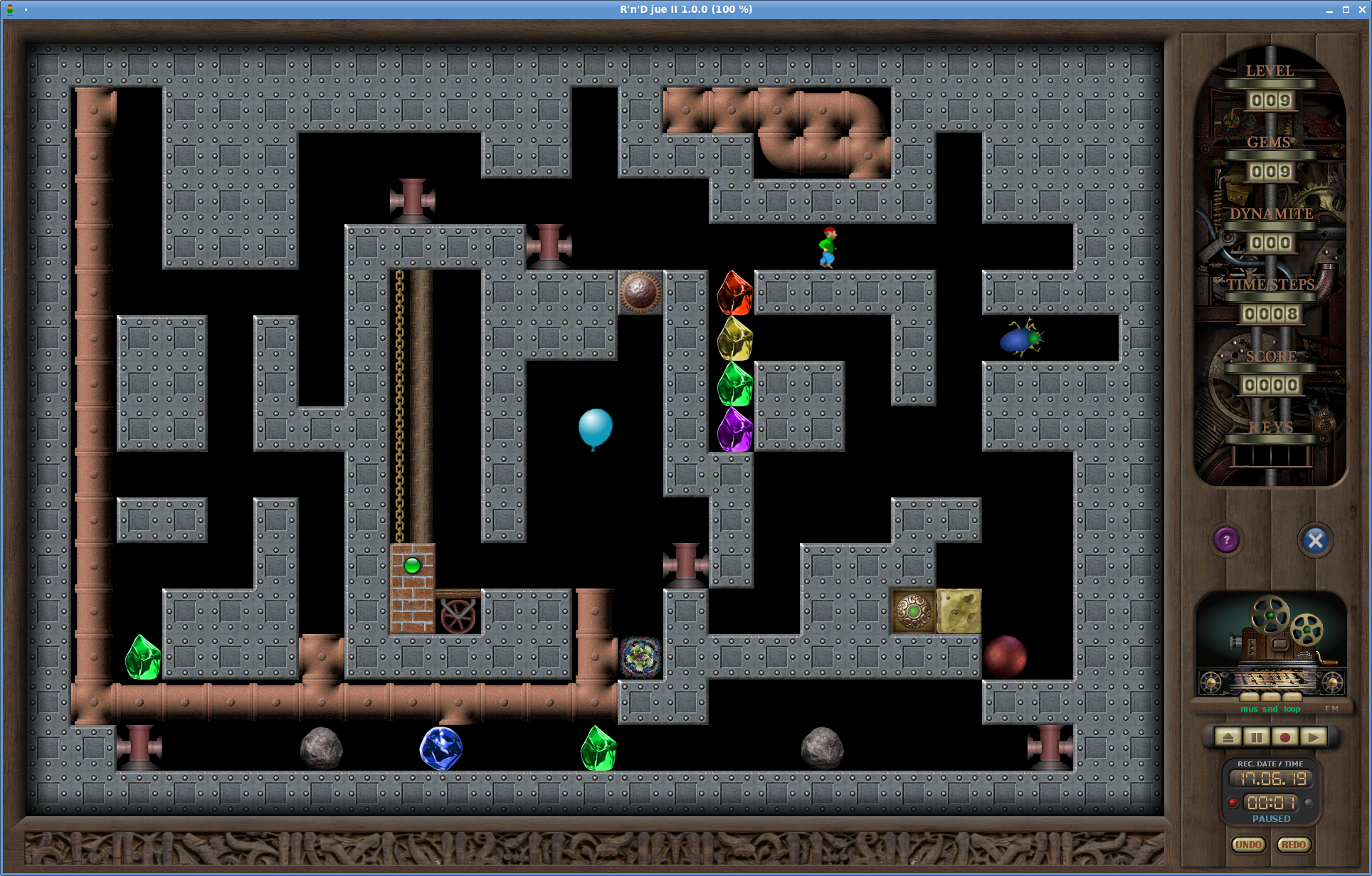Open help with the purple question button
Screen dimensions: 1372x876
[x=1226, y=540]
